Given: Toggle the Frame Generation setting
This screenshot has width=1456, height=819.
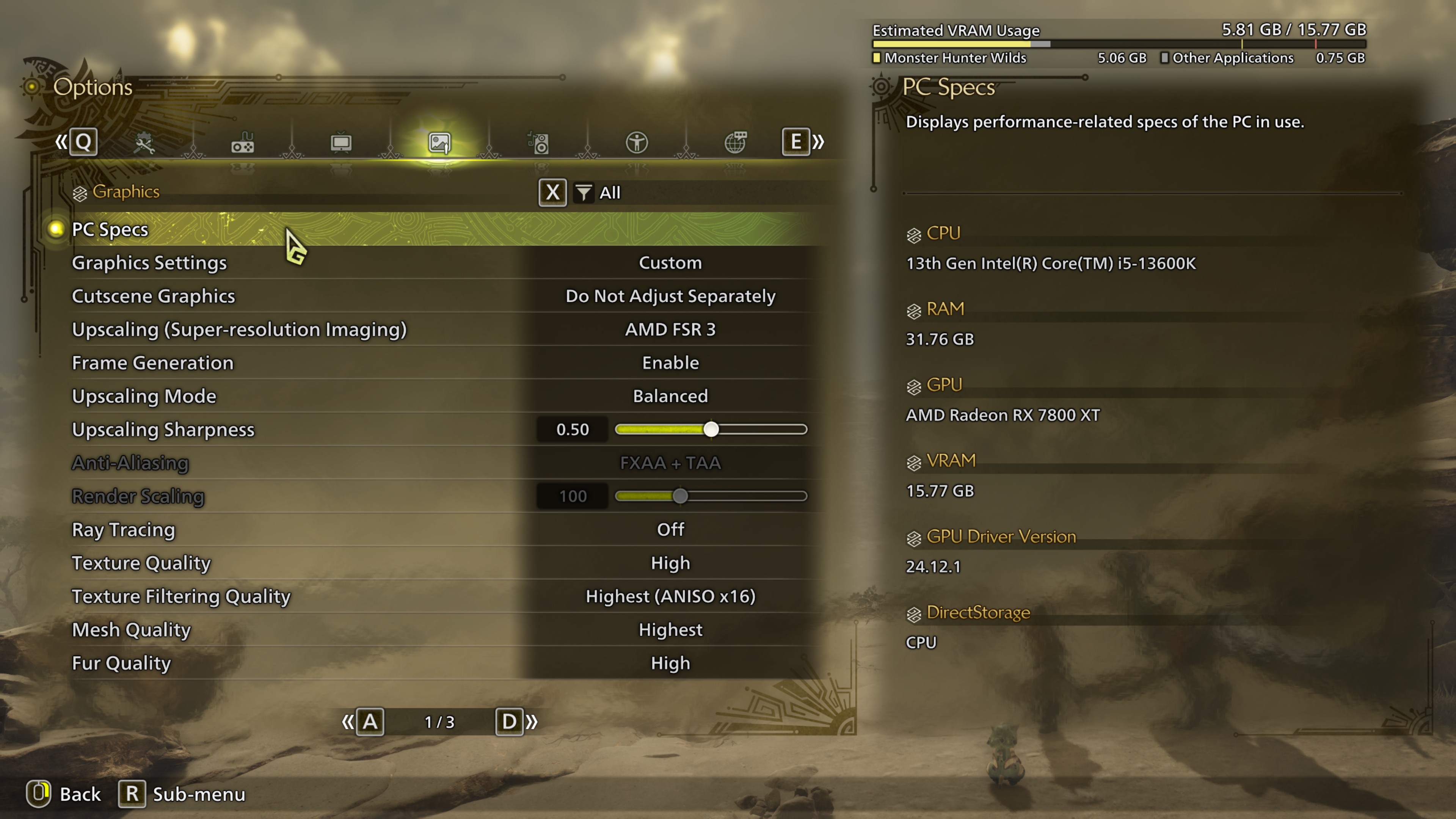Looking at the screenshot, I should [x=670, y=363].
